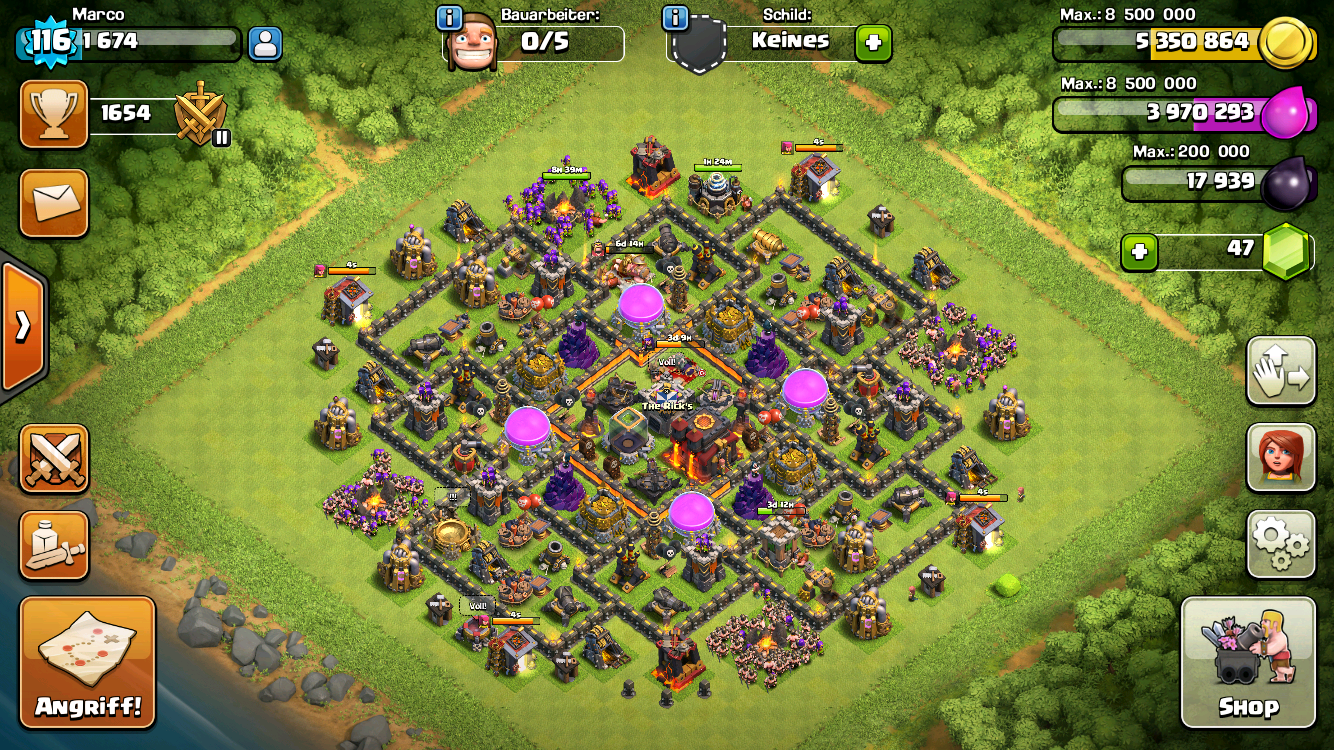1334x750 pixels.
Task: Open the red-haired villager portrait button
Action: point(1280,457)
